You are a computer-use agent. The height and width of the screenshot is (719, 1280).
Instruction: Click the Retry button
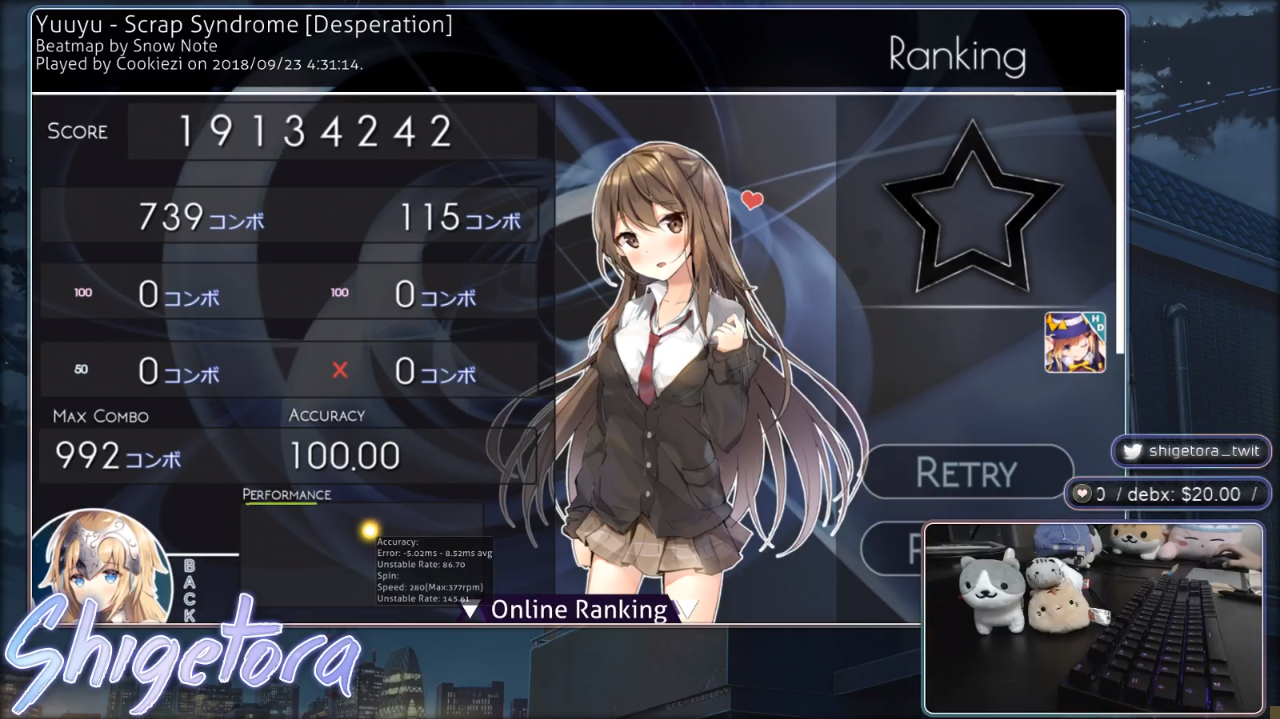tap(966, 472)
